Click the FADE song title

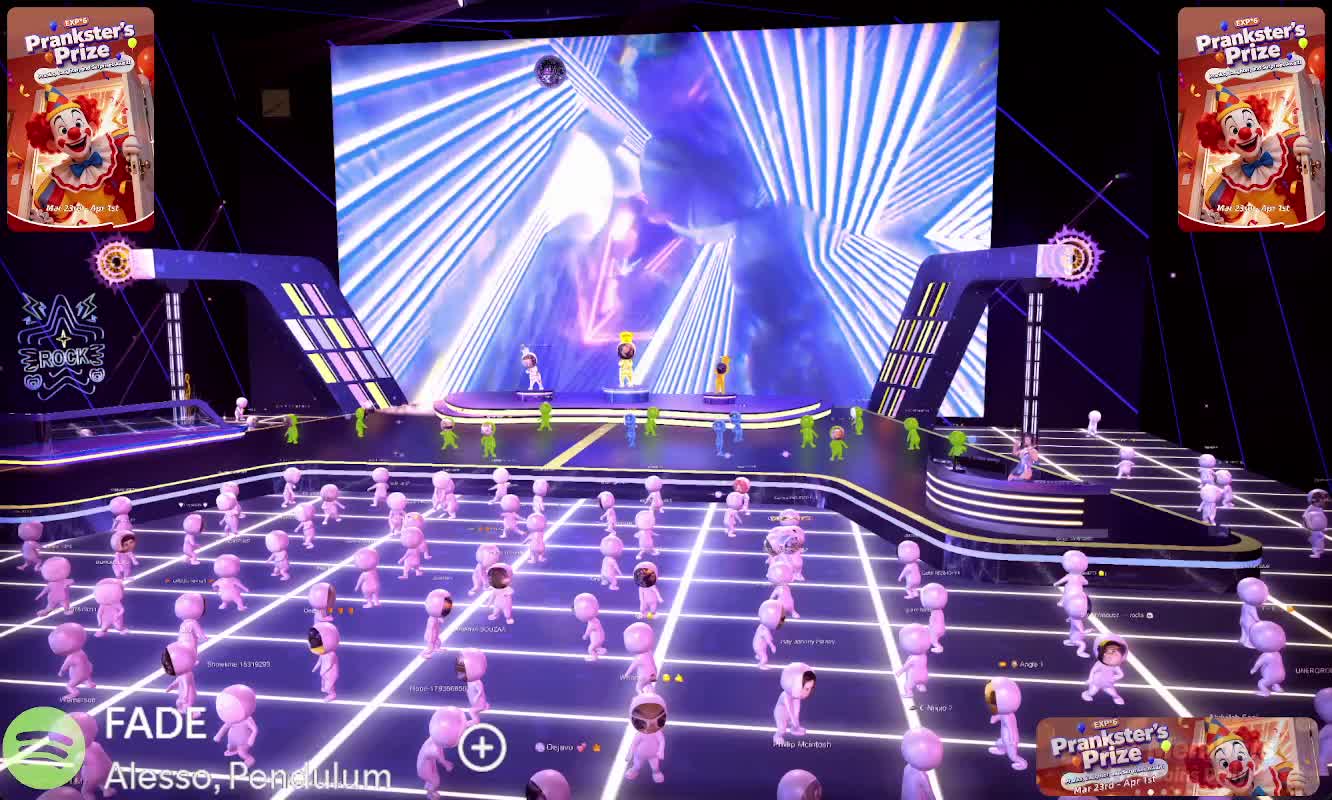click(x=155, y=723)
